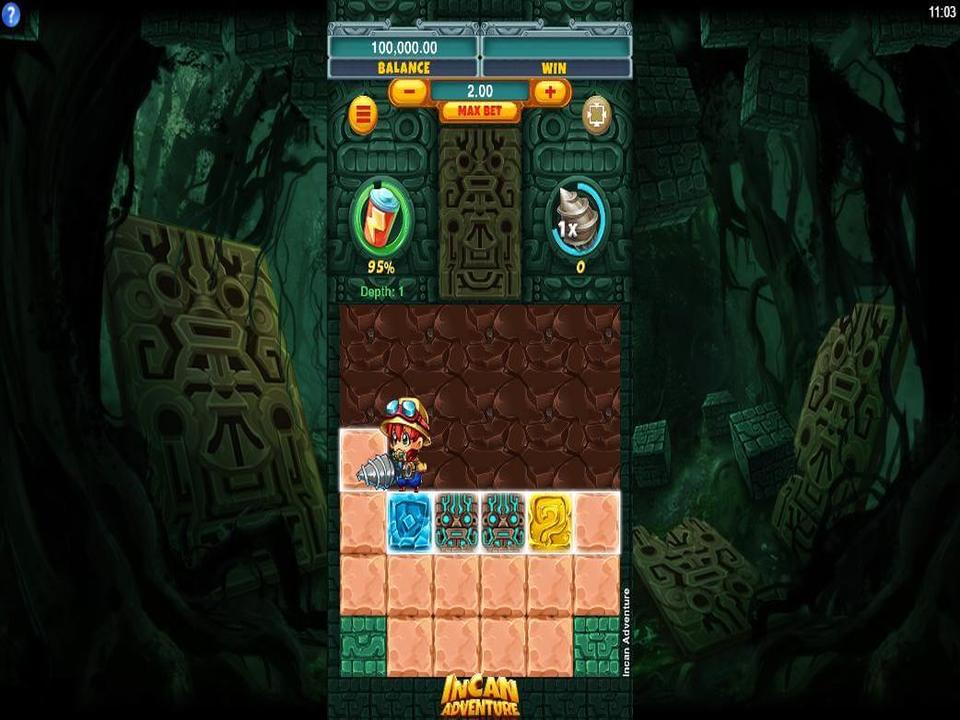Select the blue gem tile
The image size is (960, 720).
pos(409,521)
